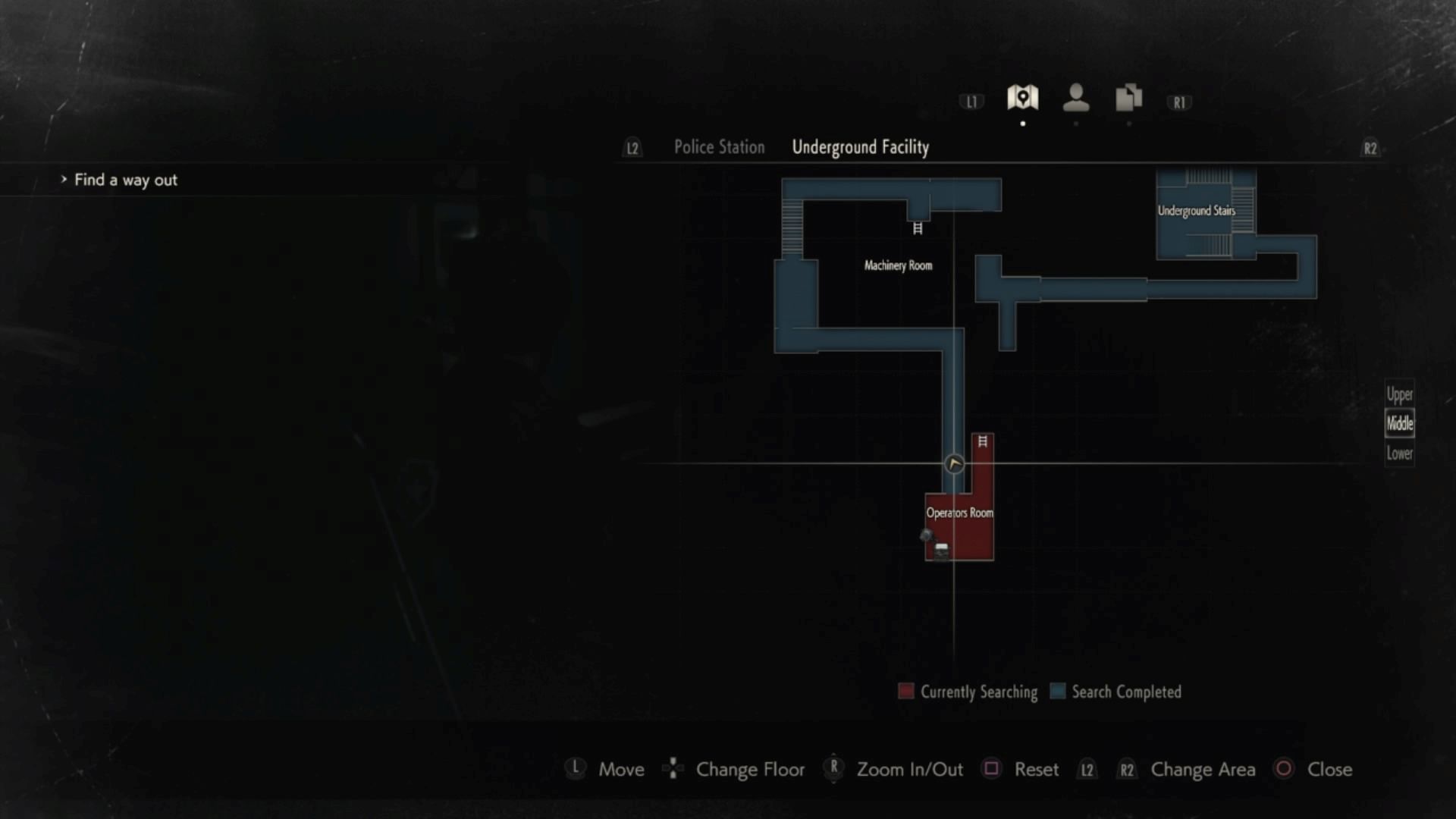Screen dimensions: 1456x819
Task: Click the ladder icon in Operators Room
Action: click(982, 441)
